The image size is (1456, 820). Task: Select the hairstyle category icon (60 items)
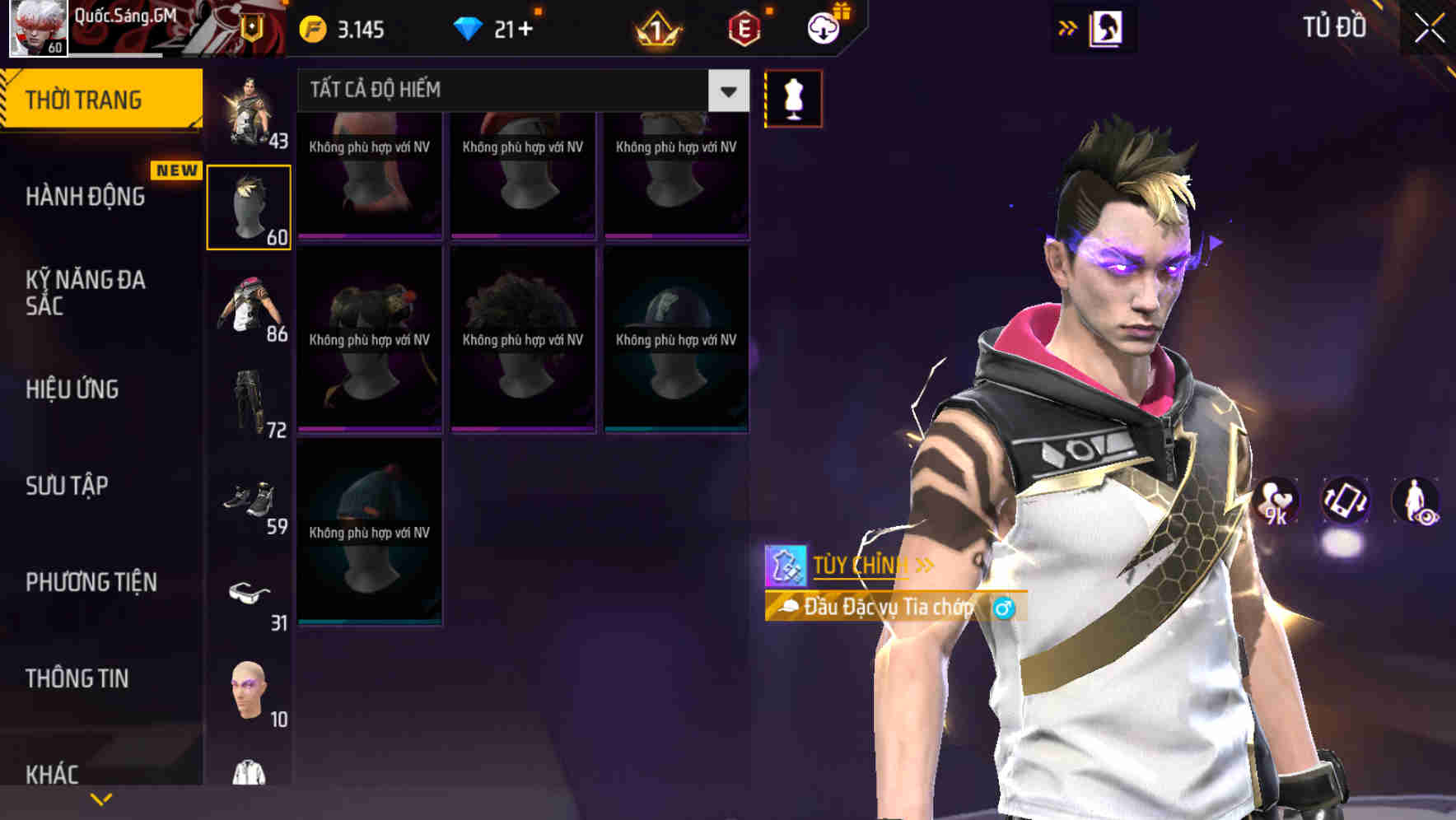click(250, 204)
